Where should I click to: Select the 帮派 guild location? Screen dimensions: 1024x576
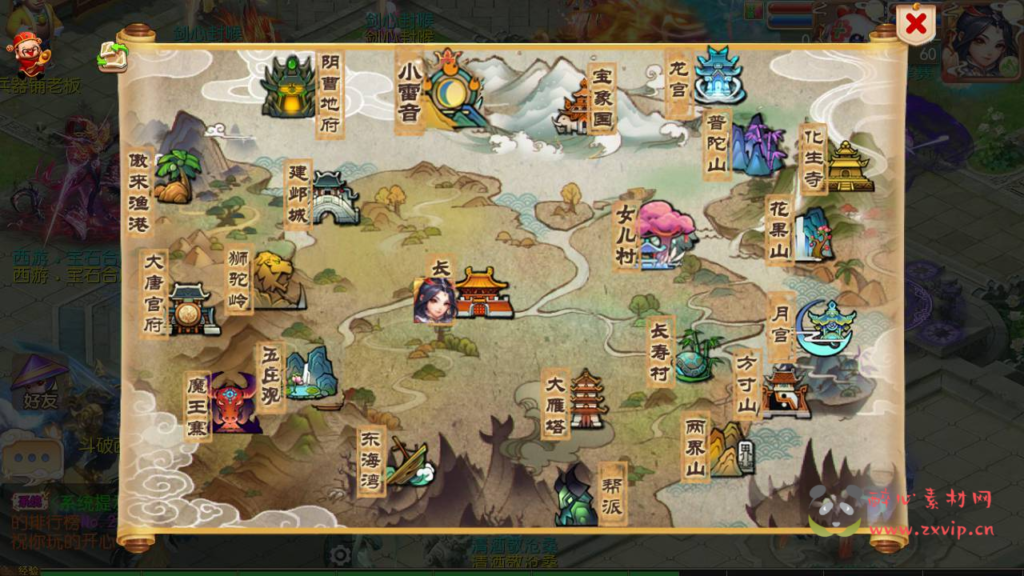pos(577,495)
